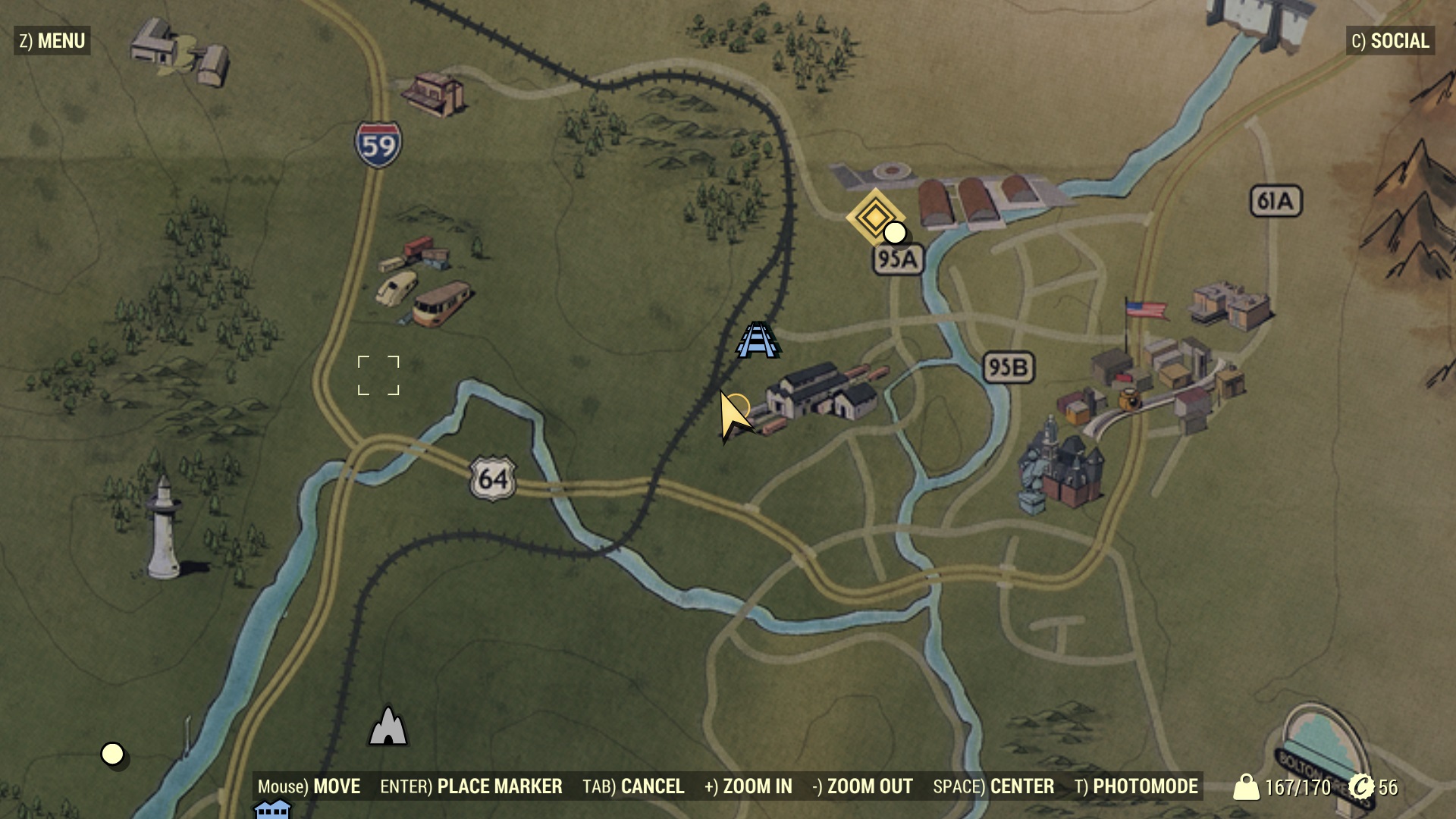This screenshot has height=819, width=1456.
Task: Open the Menu button
Action: coord(52,41)
